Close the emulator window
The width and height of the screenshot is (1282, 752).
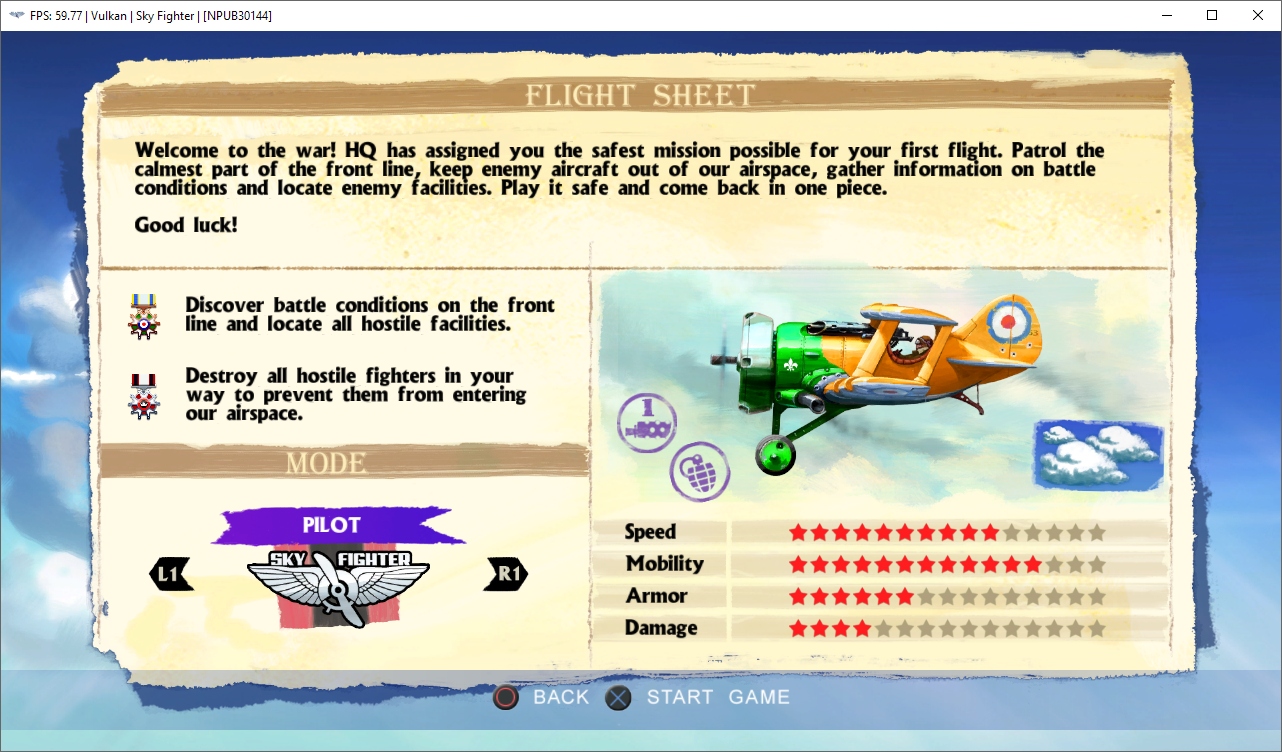click(1258, 15)
